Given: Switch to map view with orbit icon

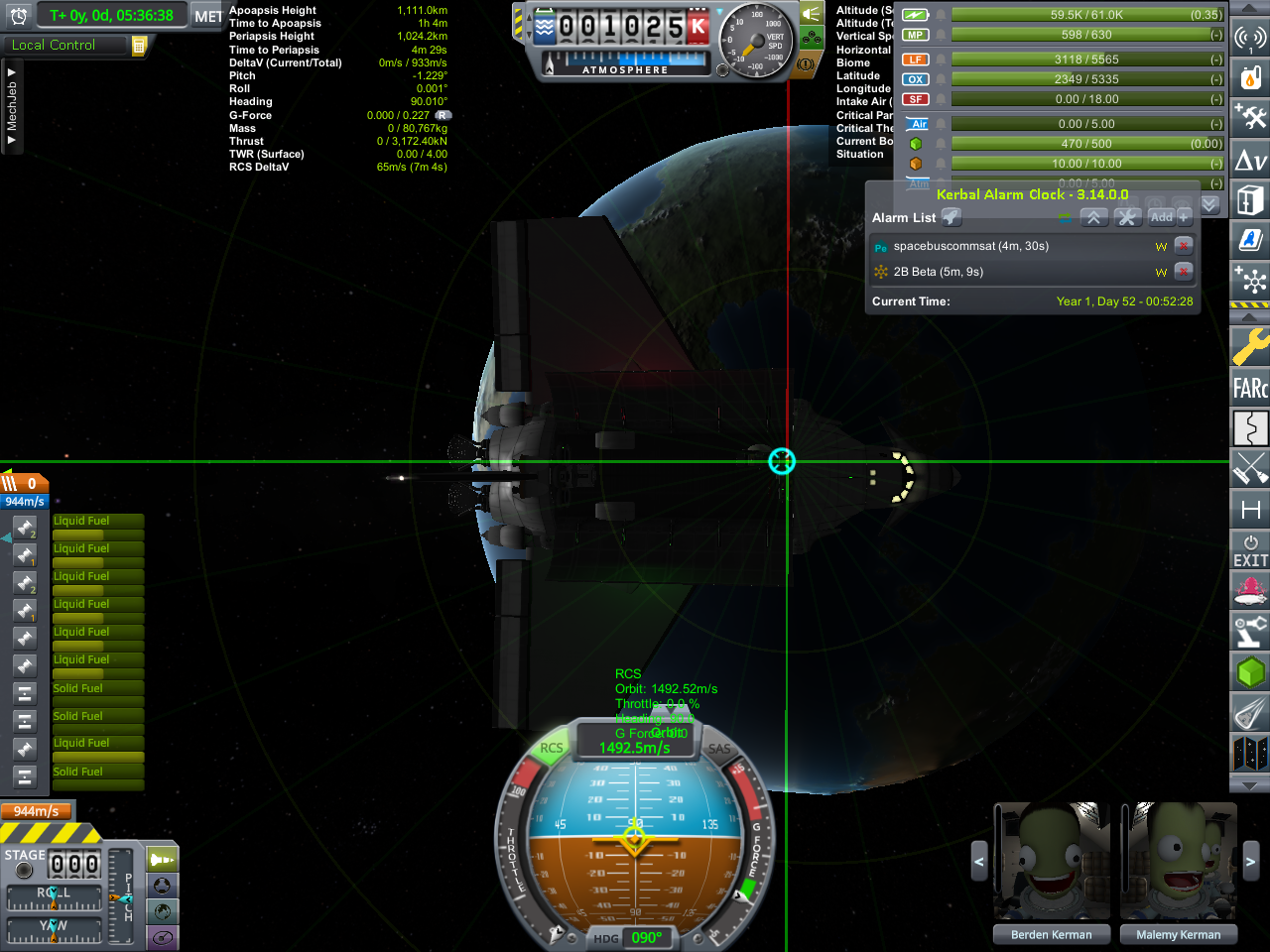Looking at the screenshot, I should (162, 936).
